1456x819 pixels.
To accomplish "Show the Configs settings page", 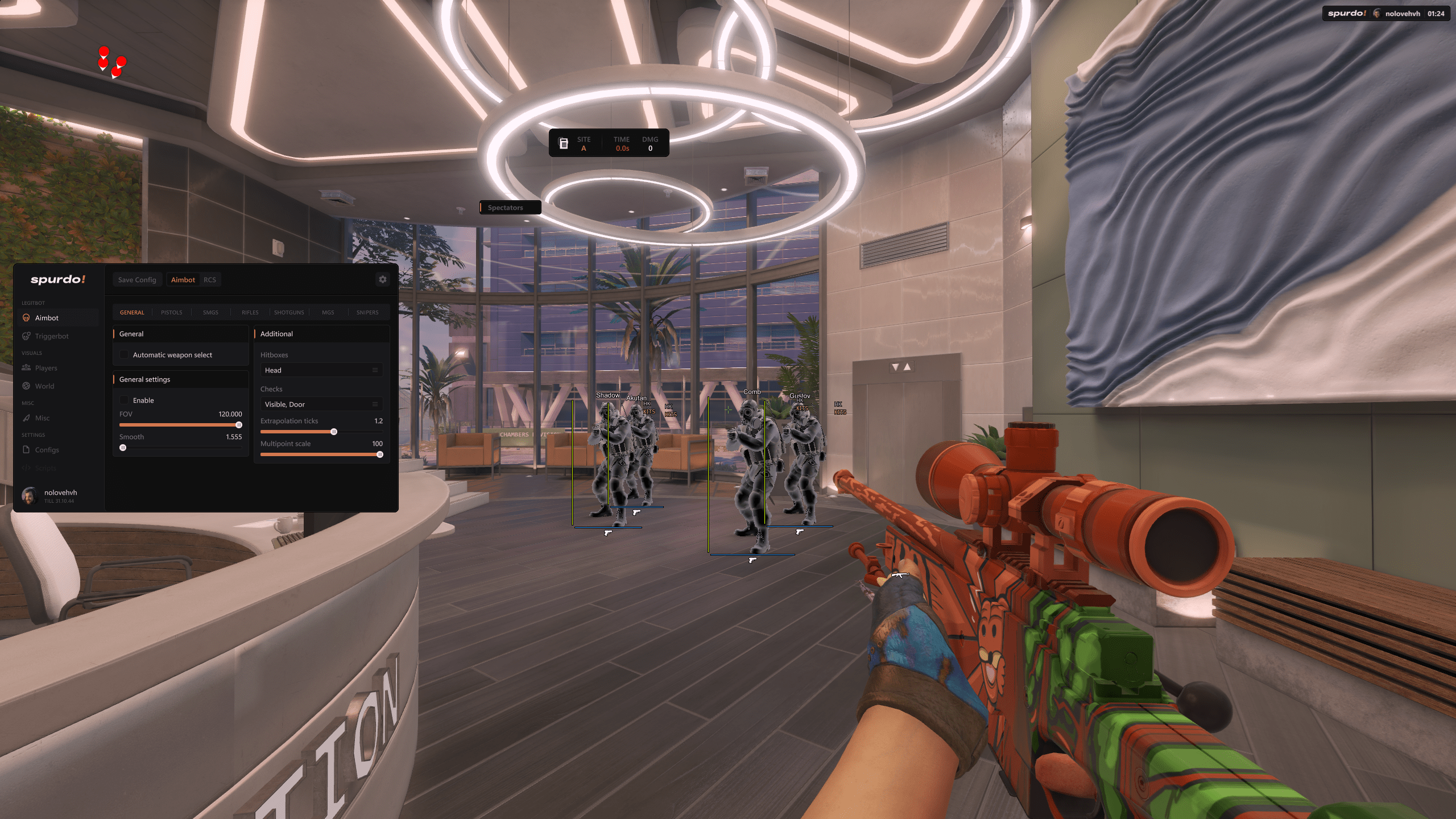I will [x=47, y=450].
